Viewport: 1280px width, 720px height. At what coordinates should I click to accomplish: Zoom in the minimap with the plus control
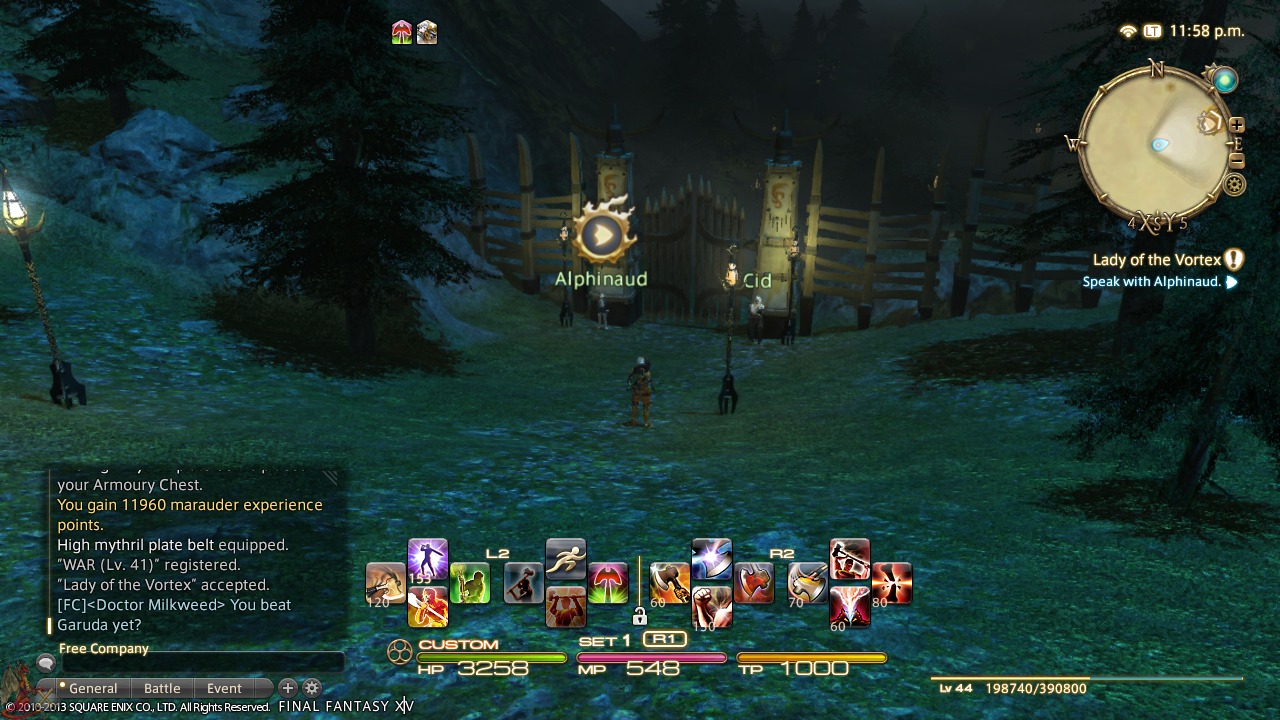pos(1237,126)
